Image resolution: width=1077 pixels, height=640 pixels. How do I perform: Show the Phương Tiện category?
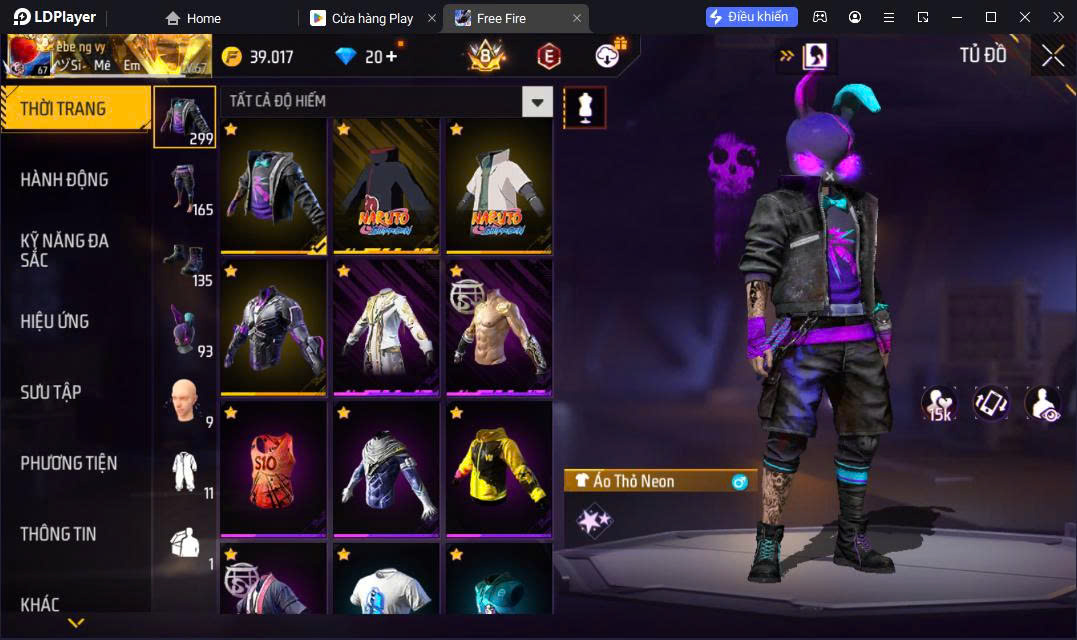click(68, 463)
